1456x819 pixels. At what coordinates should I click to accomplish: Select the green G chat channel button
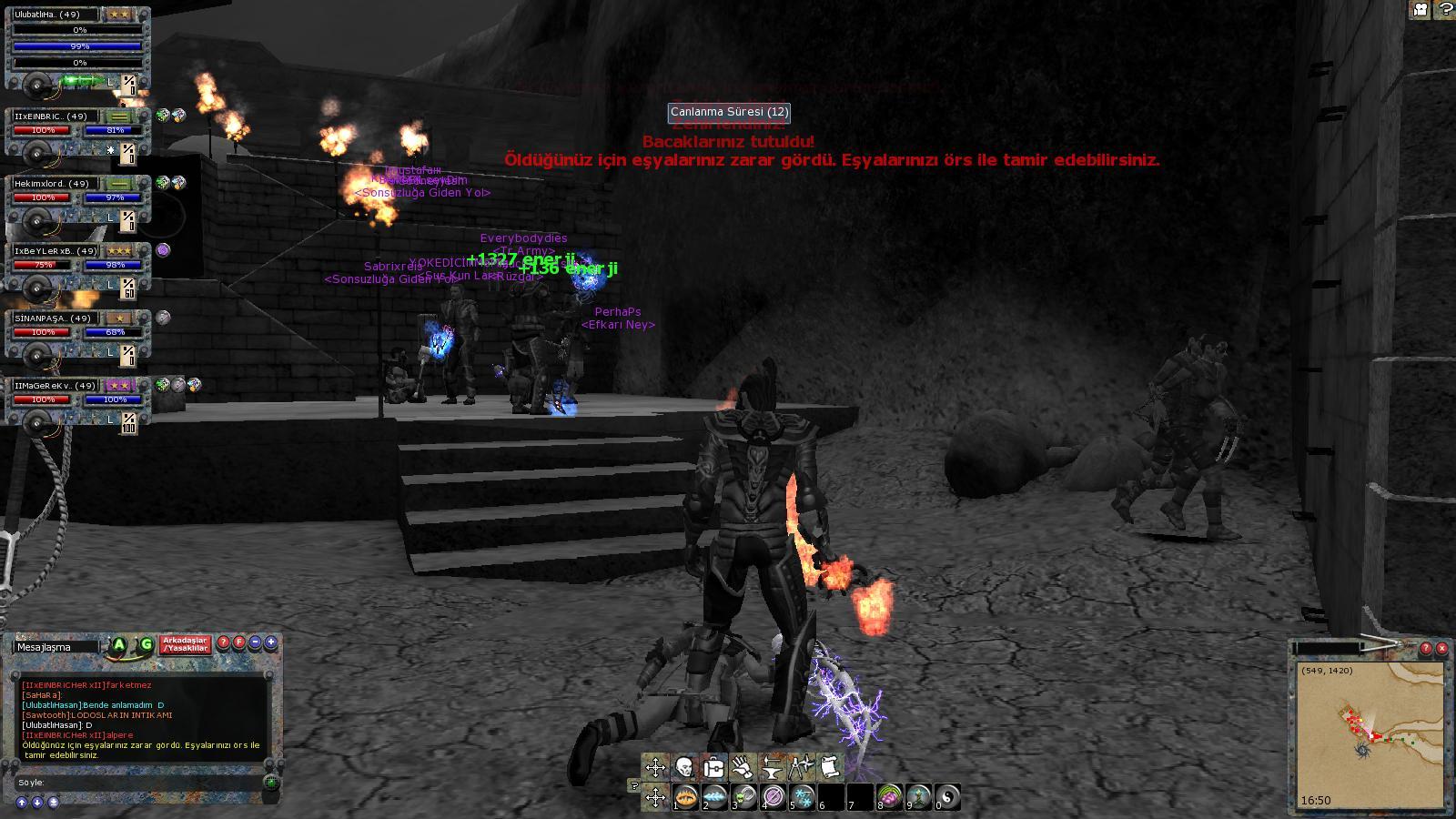(x=146, y=645)
